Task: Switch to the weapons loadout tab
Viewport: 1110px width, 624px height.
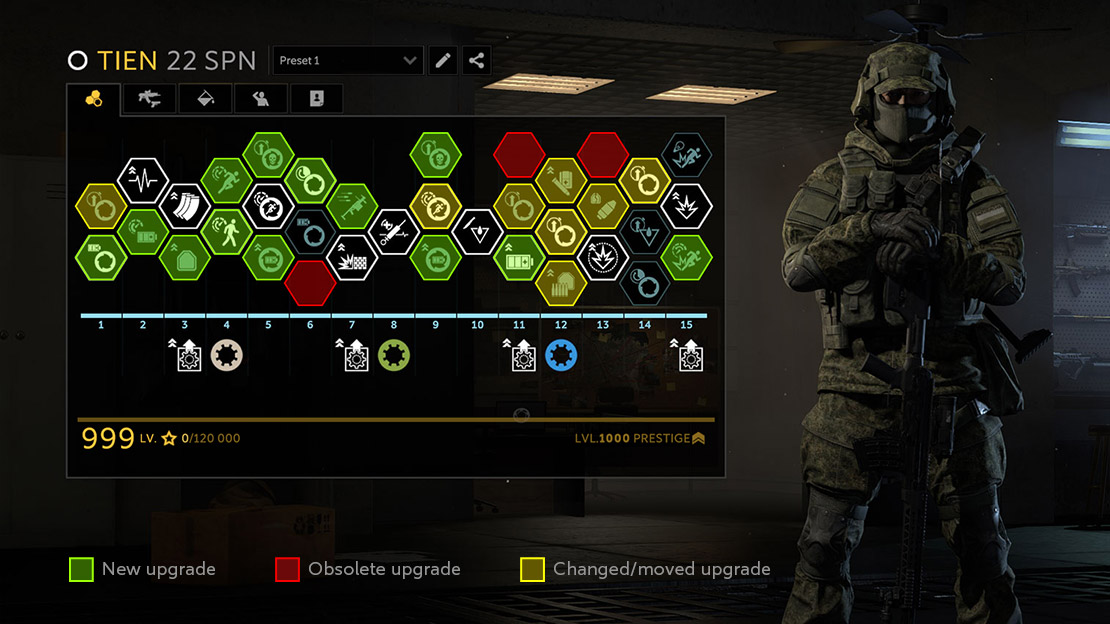Action: coord(149,98)
